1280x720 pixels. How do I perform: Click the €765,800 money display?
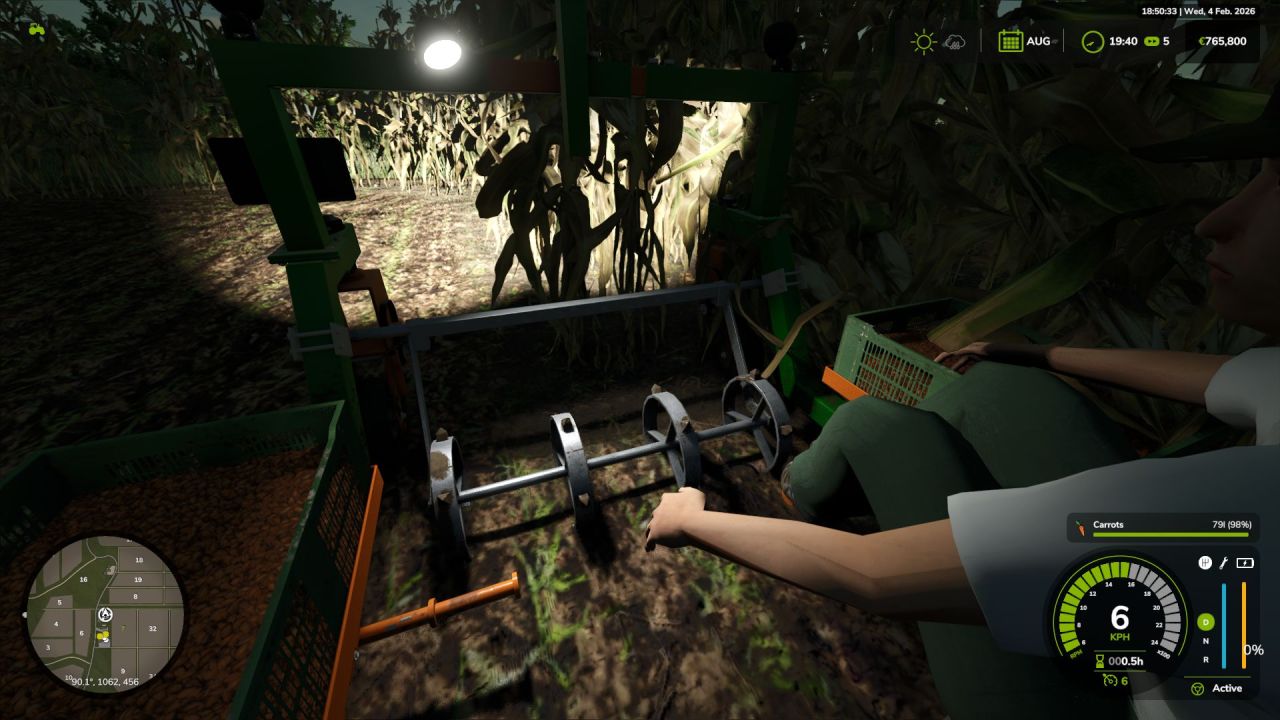[1224, 41]
